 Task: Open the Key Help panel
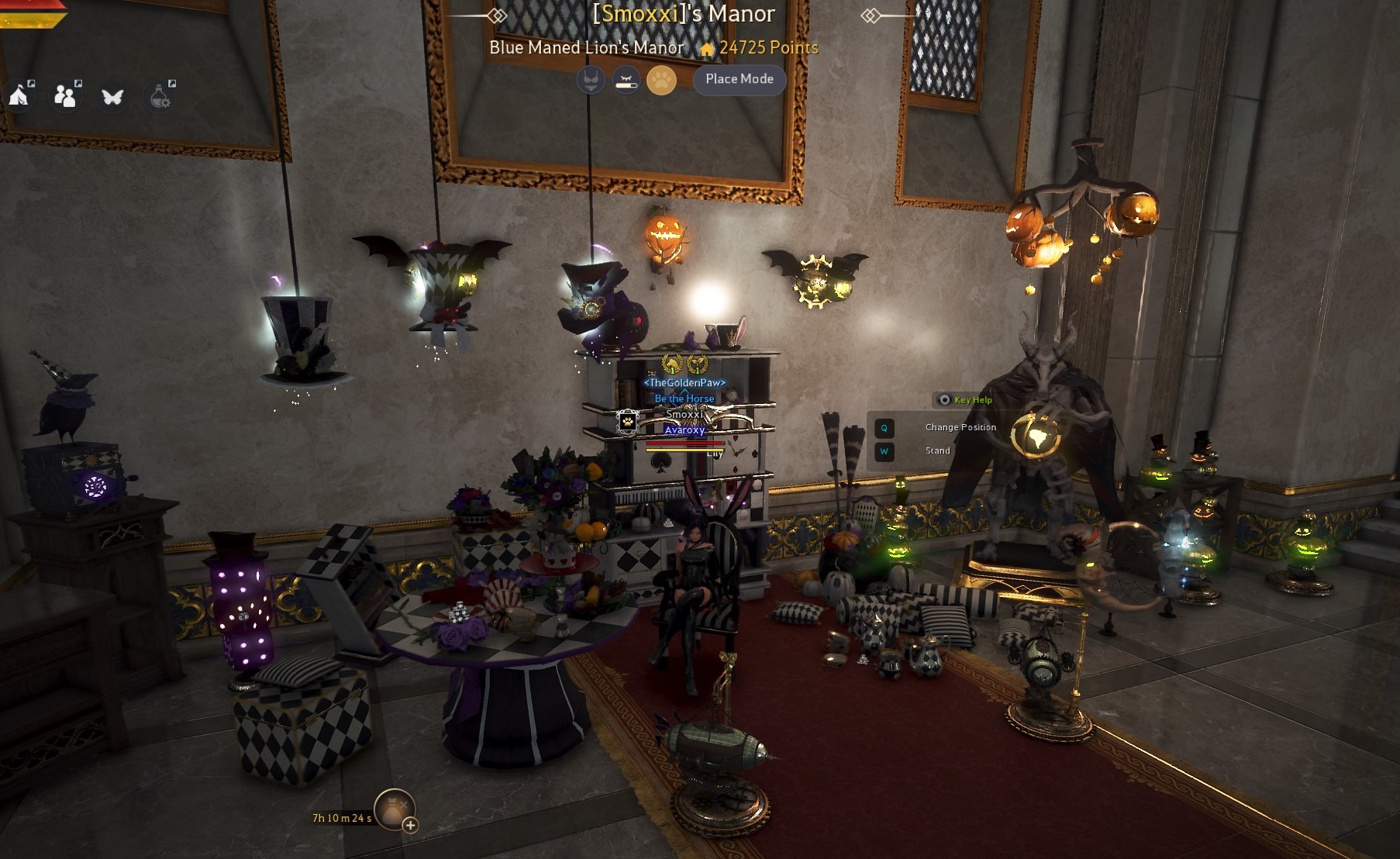point(965,400)
